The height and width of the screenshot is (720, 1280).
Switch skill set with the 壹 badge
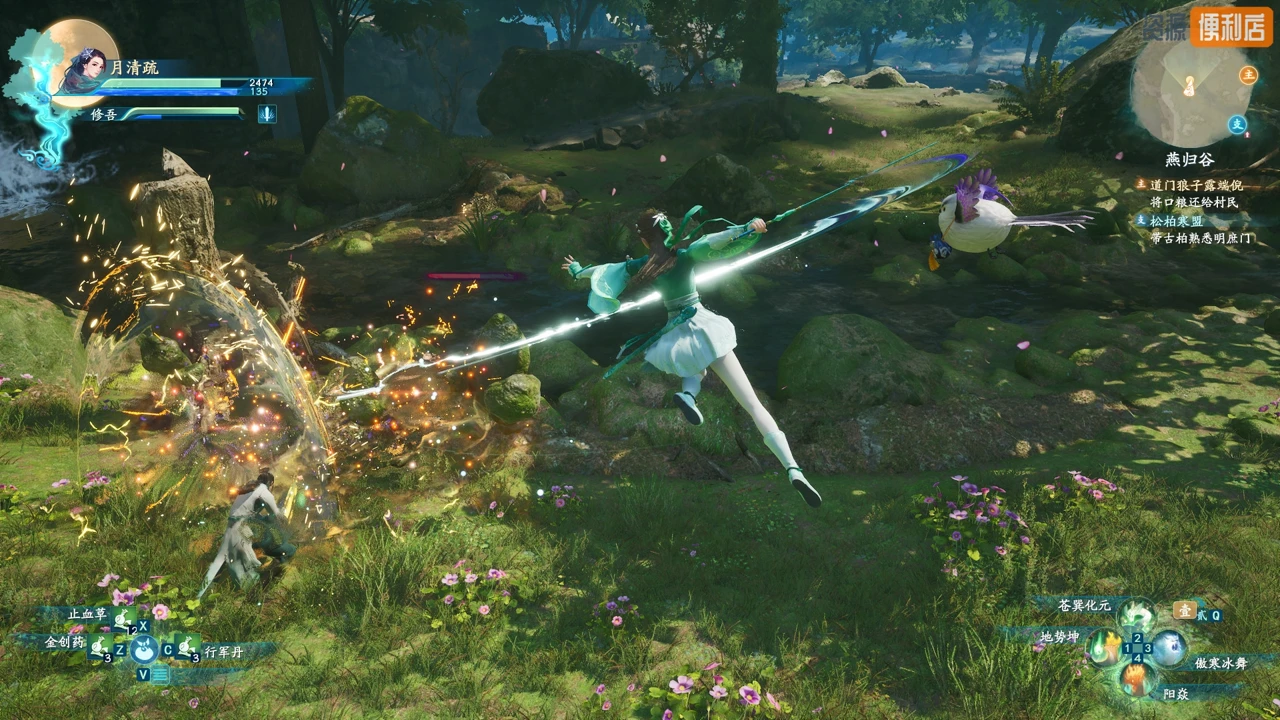point(1184,610)
